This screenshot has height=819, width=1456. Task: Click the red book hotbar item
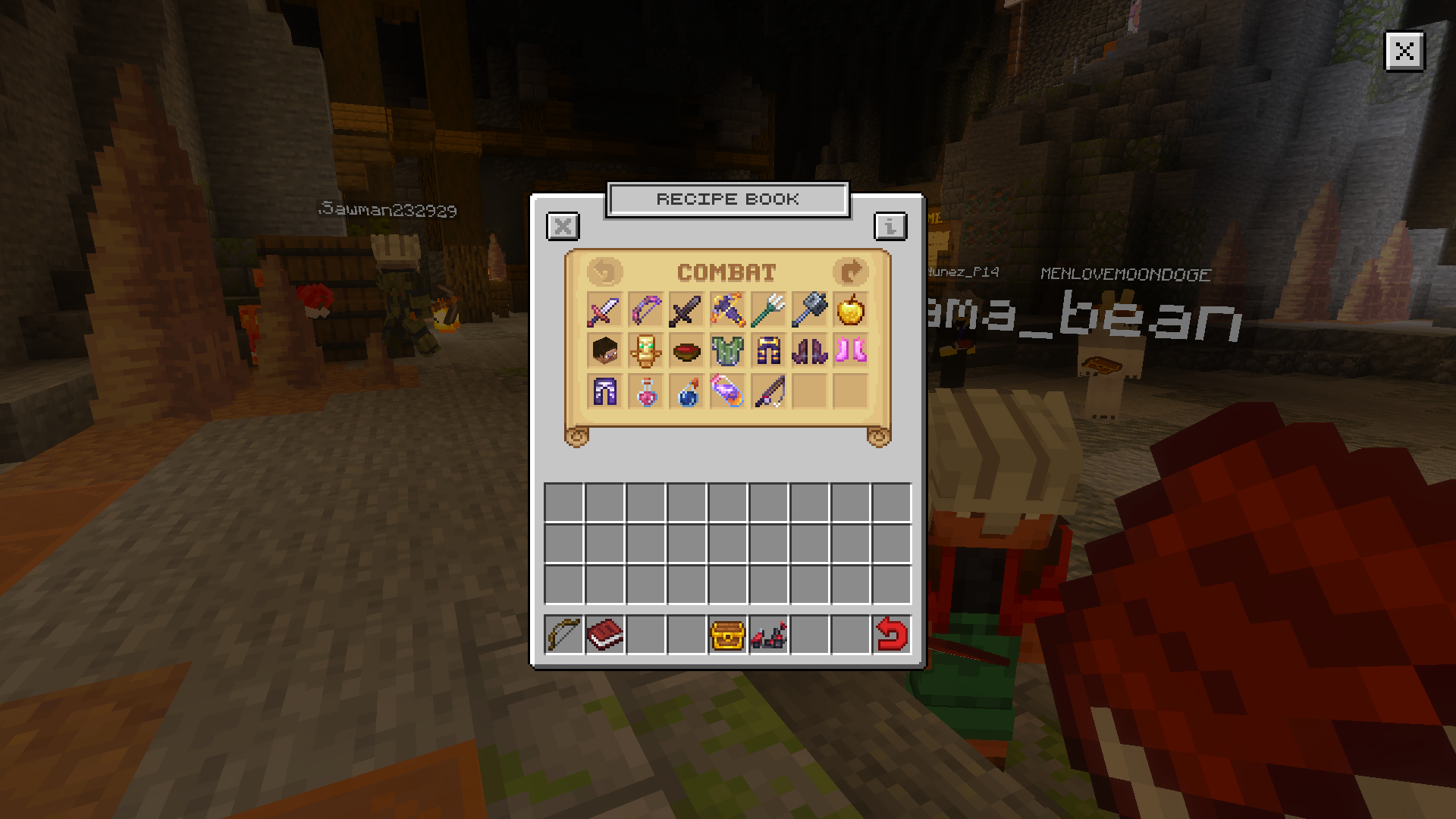pyautogui.click(x=605, y=635)
